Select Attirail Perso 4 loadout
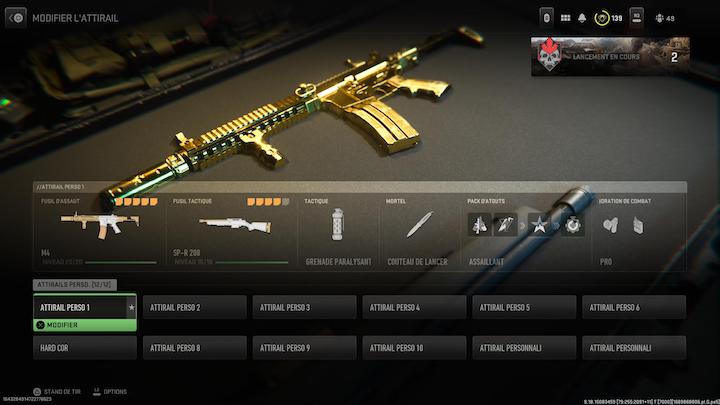This screenshot has width=720, height=405. coord(414,307)
